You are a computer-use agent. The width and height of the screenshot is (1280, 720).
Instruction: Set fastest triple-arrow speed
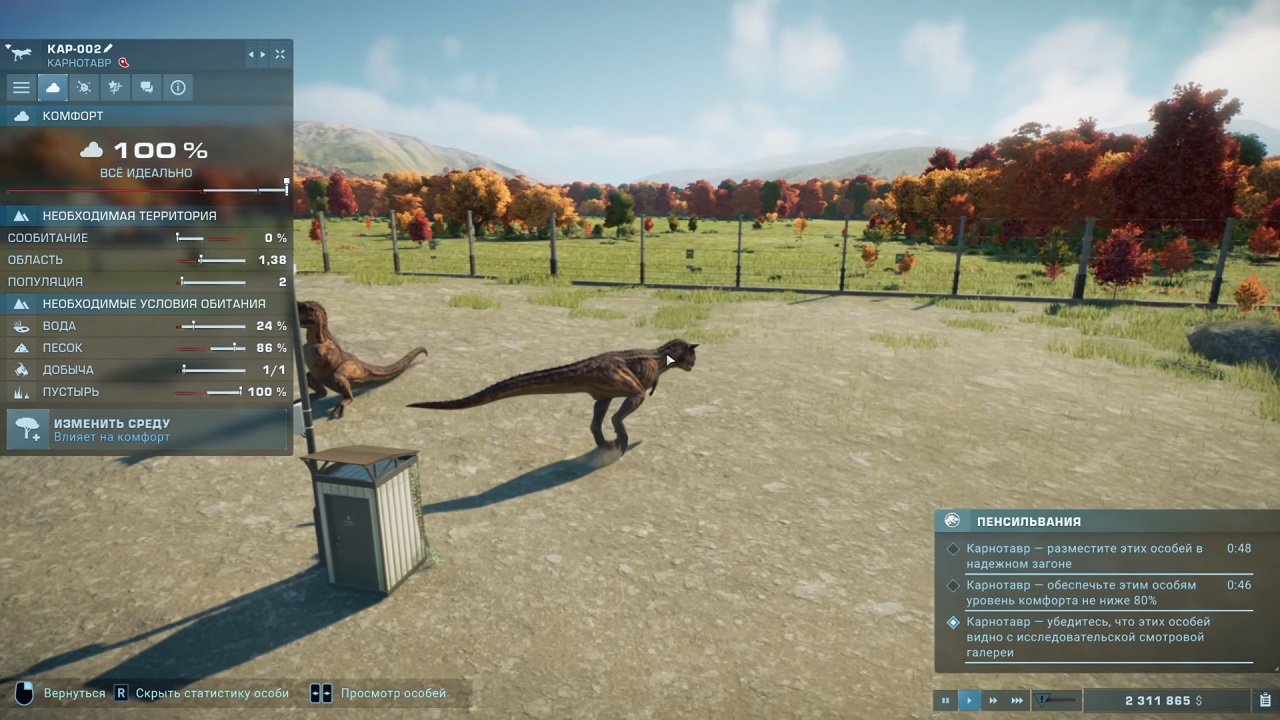tap(1017, 701)
